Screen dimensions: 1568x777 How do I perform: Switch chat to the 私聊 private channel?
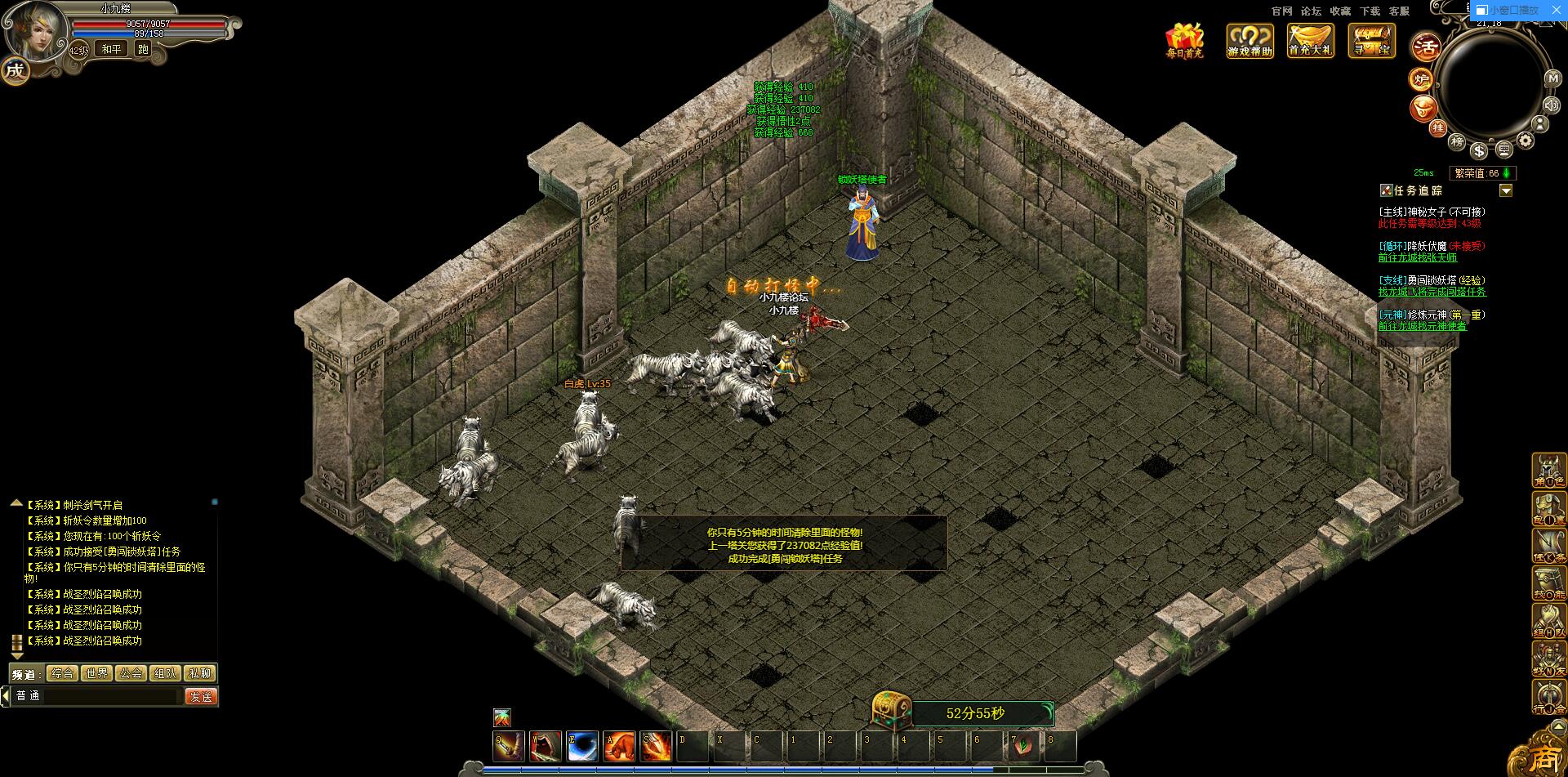point(200,673)
